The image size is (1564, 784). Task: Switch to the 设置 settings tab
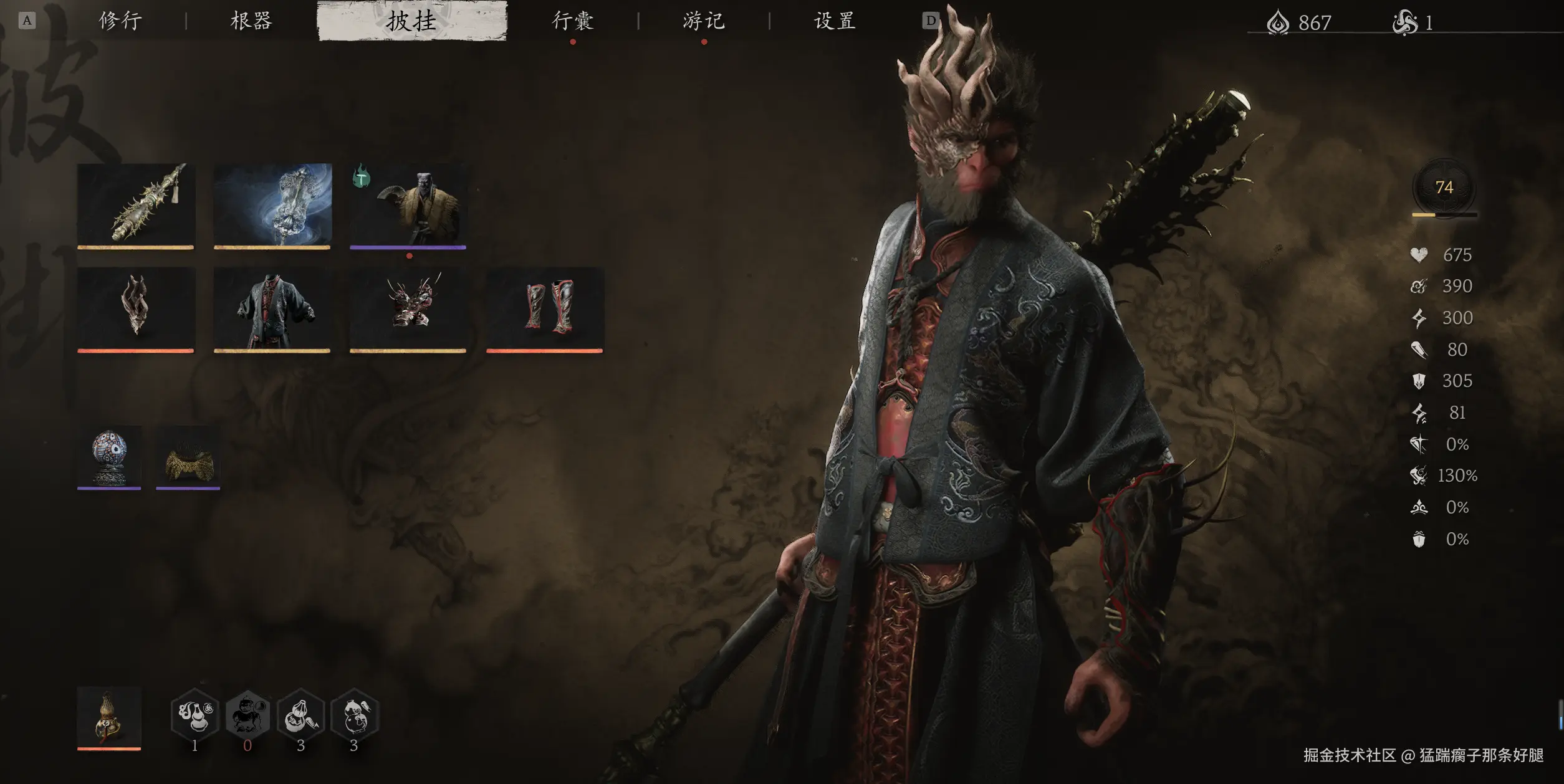pyautogui.click(x=834, y=21)
